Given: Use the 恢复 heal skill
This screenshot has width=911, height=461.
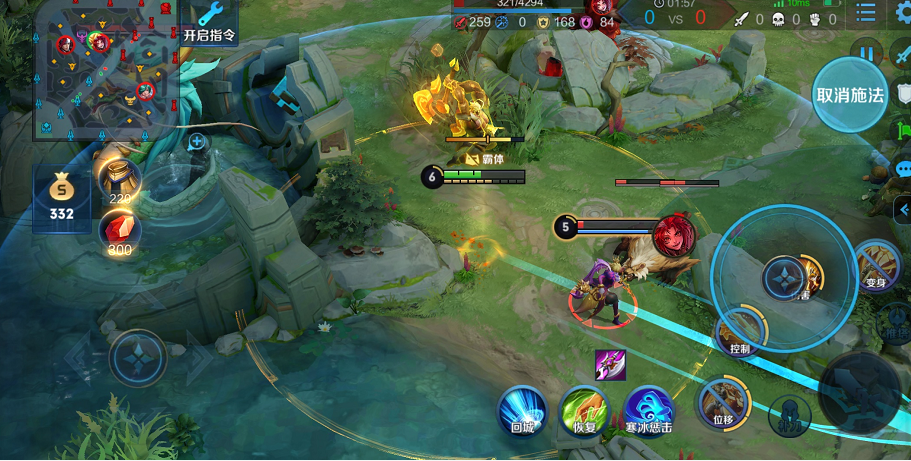Looking at the screenshot, I should 585,410.
